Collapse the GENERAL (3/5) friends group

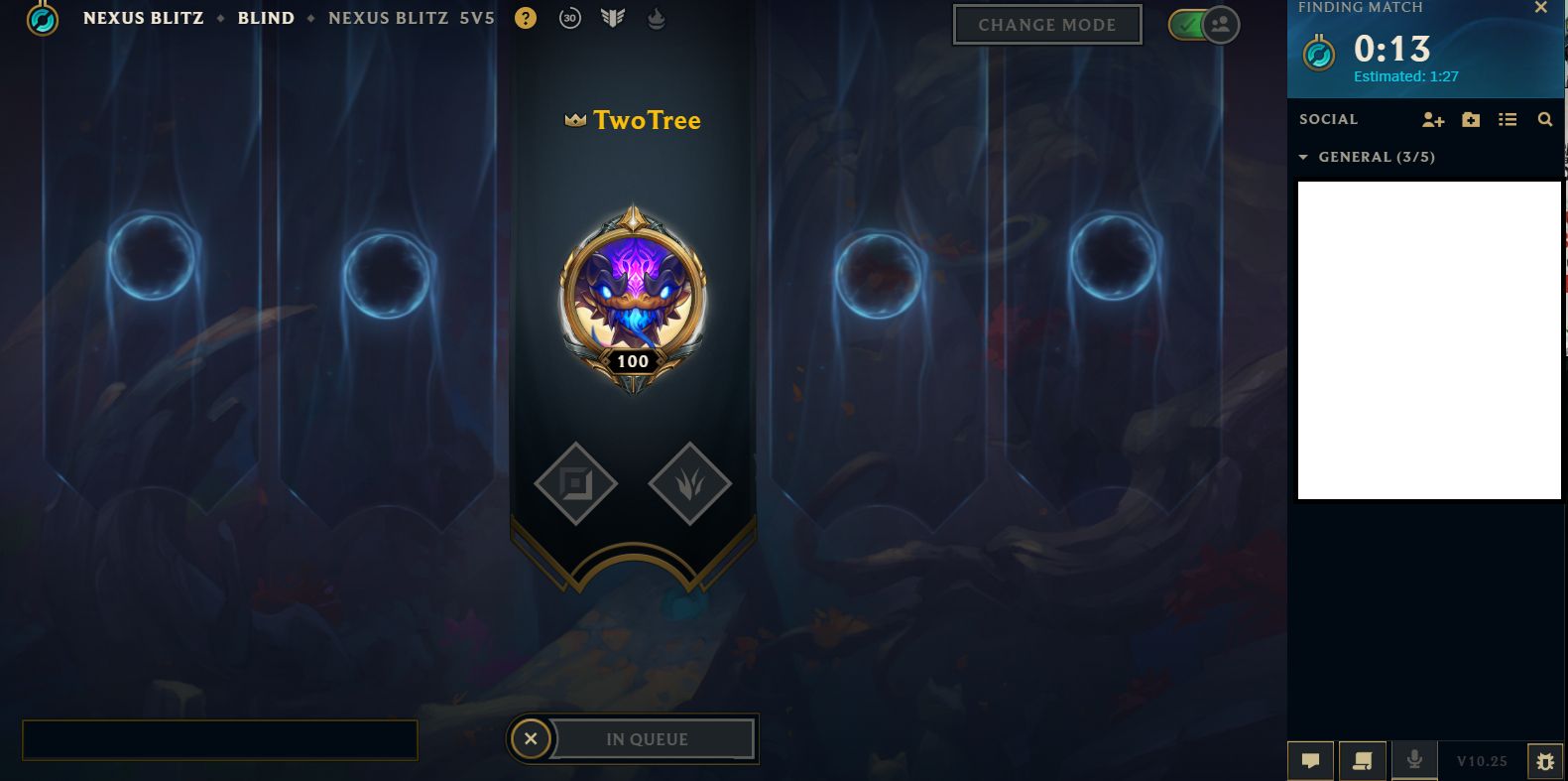coord(1304,157)
